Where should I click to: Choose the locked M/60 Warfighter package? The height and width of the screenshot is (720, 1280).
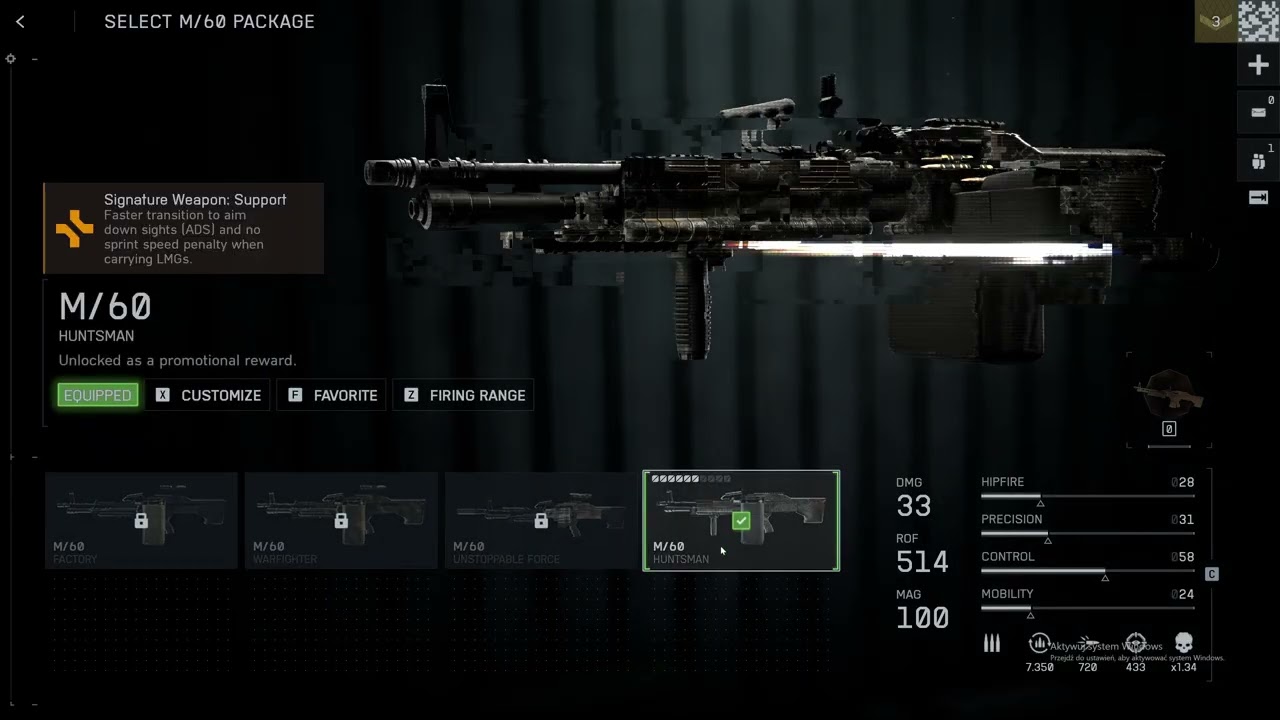[x=341, y=520]
